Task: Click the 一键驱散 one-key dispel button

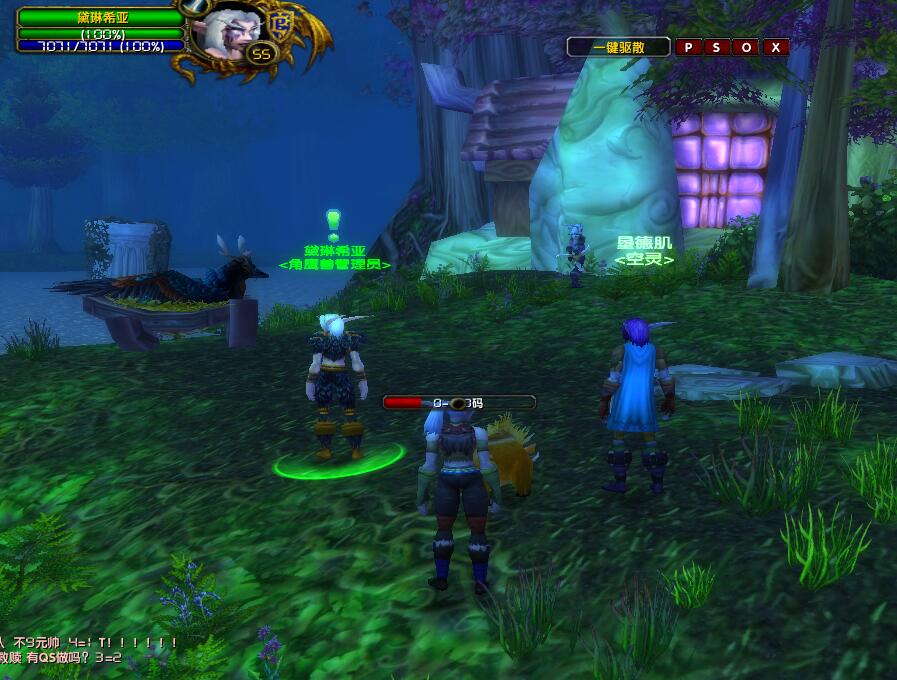Action: (619, 47)
